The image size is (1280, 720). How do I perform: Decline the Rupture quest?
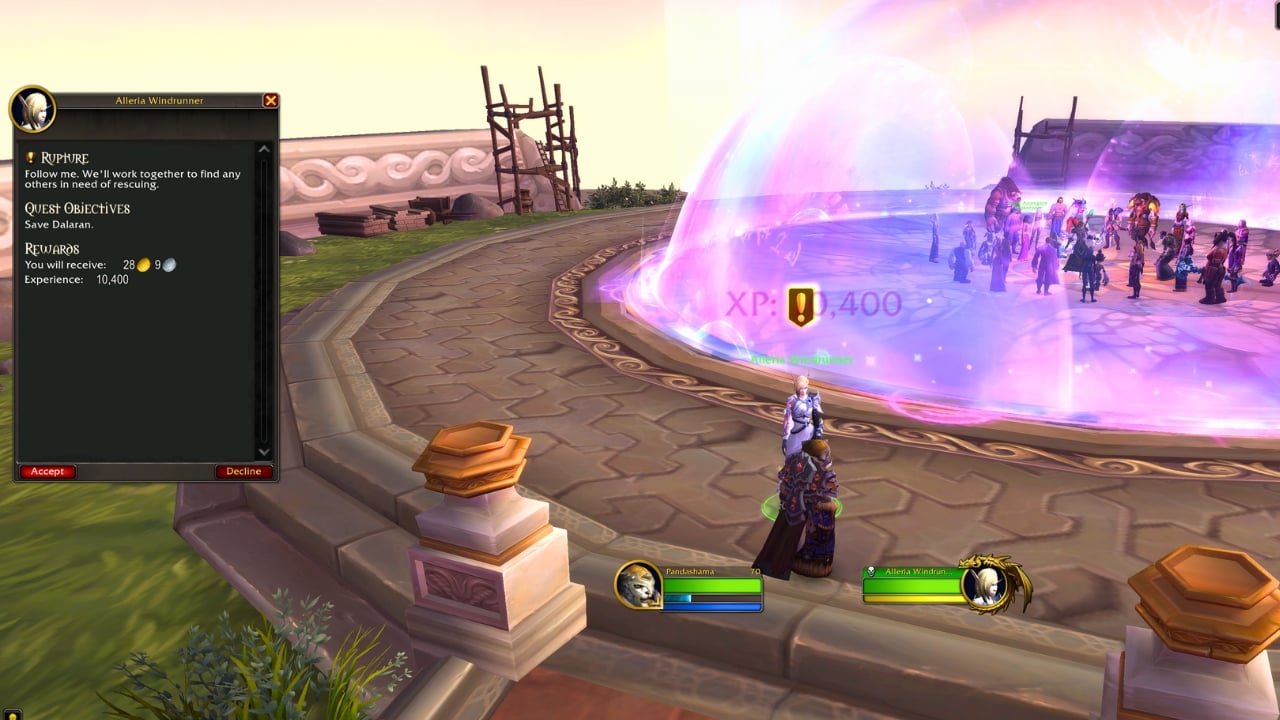(x=243, y=470)
